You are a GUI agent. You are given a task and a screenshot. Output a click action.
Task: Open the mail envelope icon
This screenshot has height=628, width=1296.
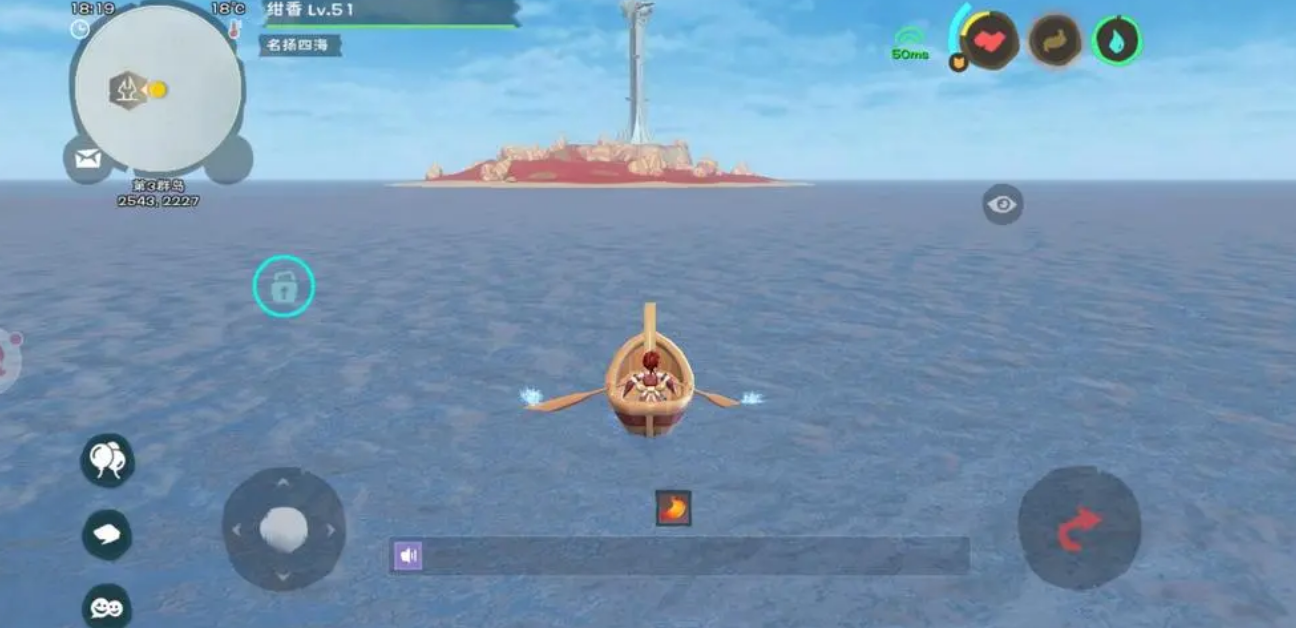coord(88,159)
